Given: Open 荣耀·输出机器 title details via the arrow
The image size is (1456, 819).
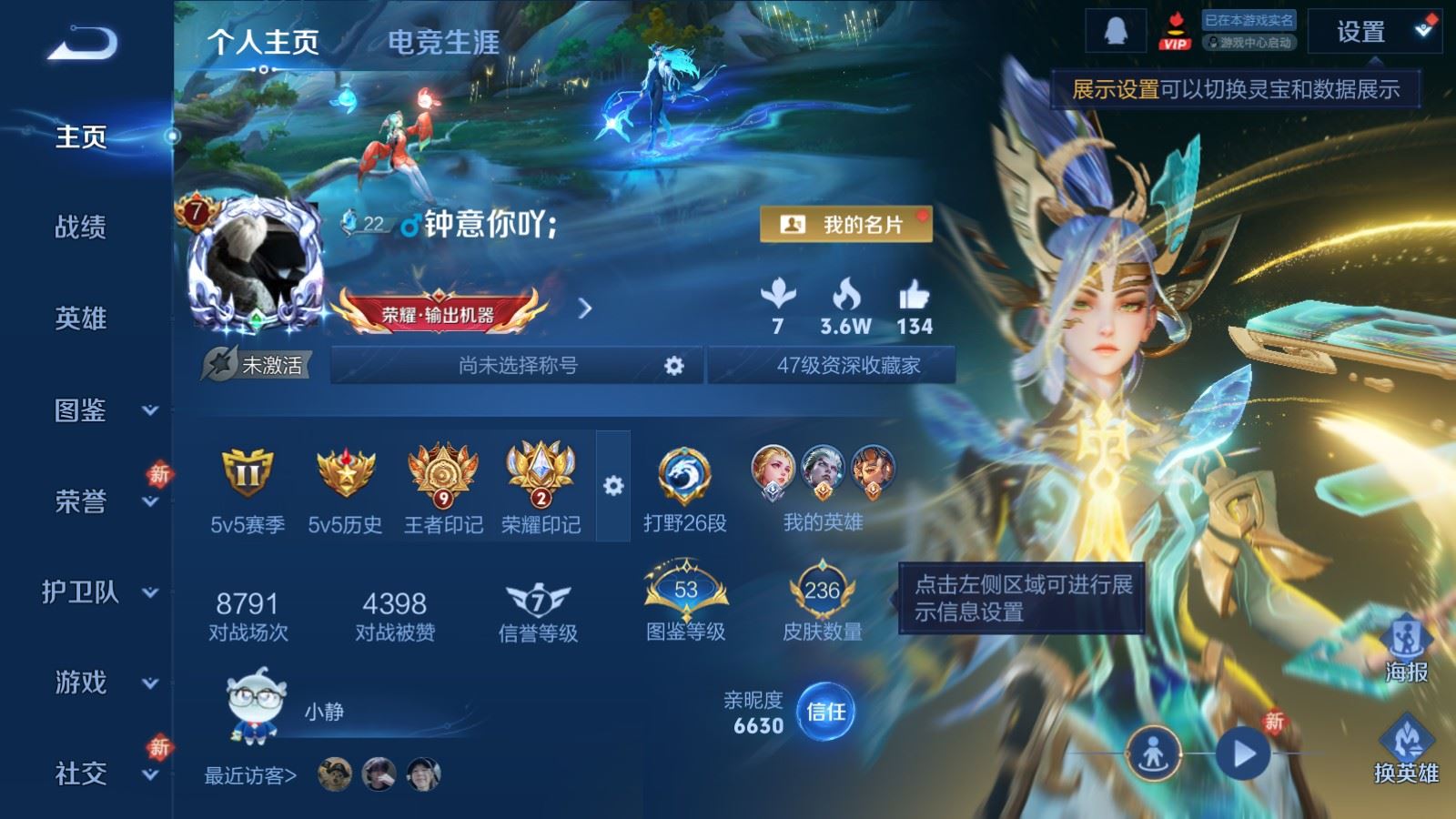Looking at the screenshot, I should tap(587, 308).
